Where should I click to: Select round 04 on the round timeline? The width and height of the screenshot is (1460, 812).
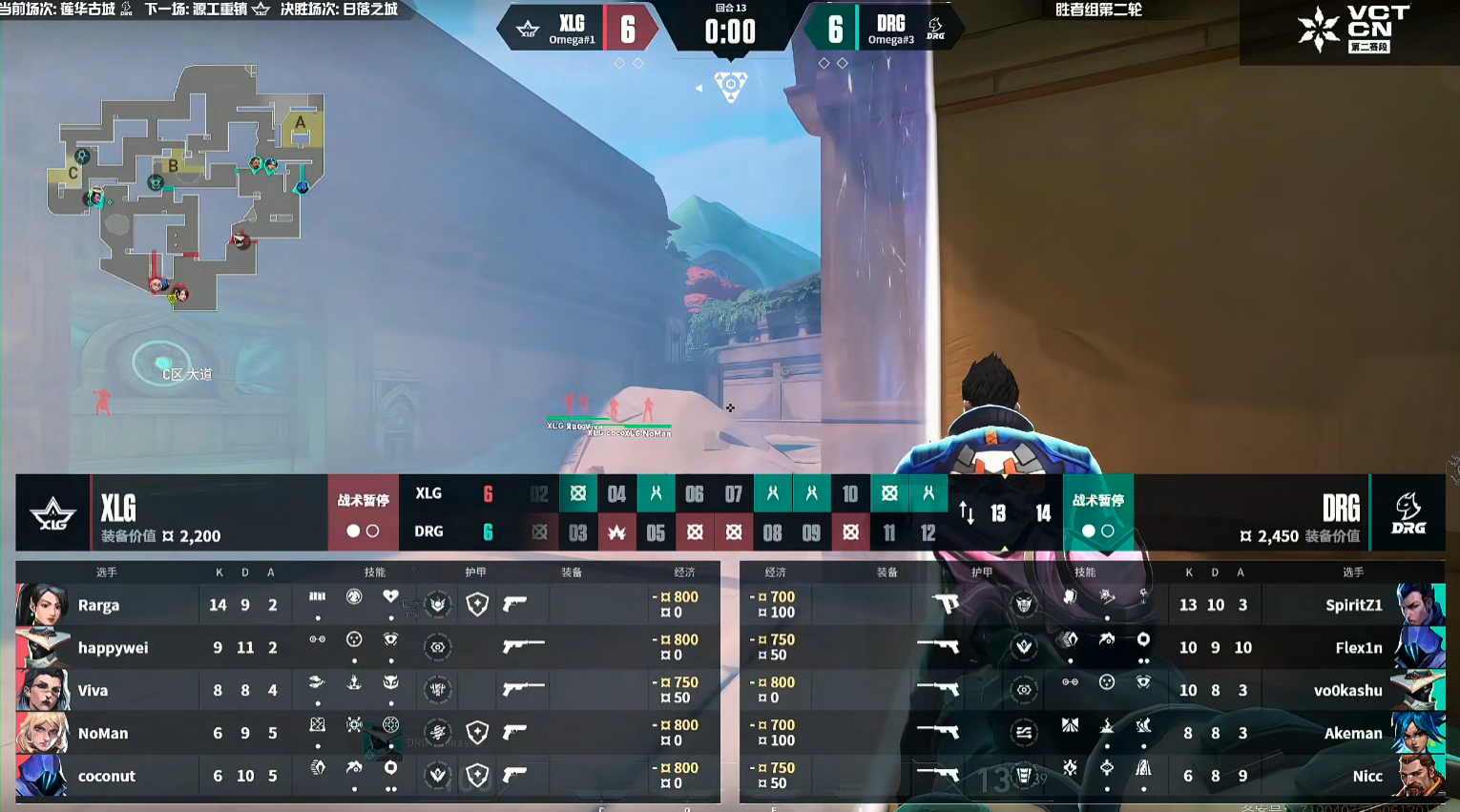click(x=616, y=494)
